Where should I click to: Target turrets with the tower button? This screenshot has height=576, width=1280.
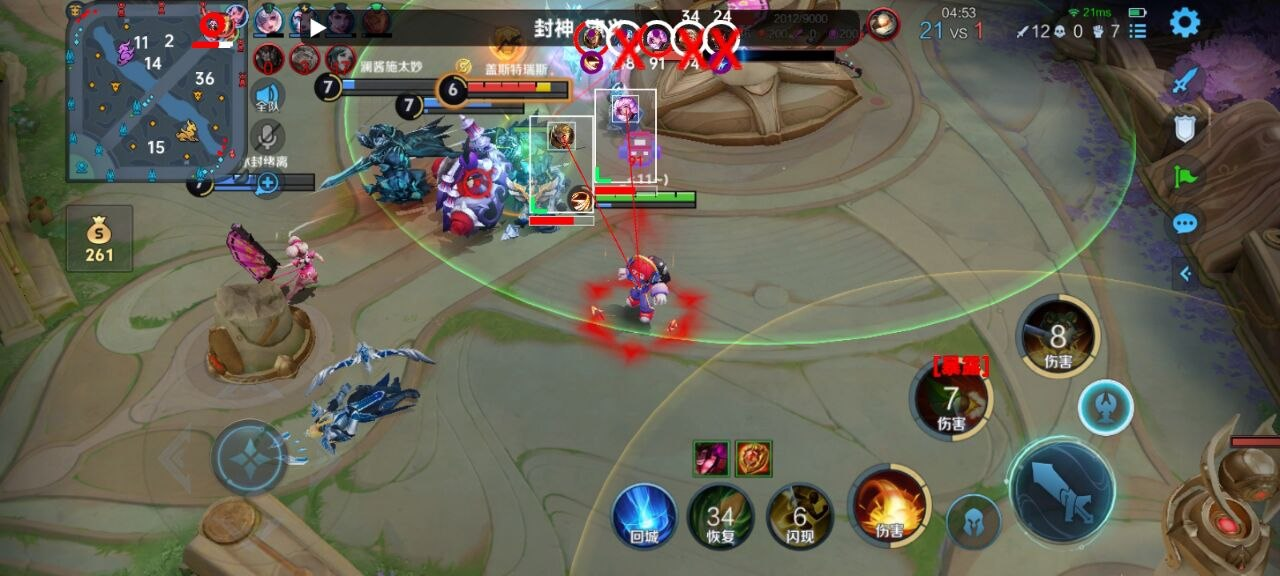(x=1105, y=407)
